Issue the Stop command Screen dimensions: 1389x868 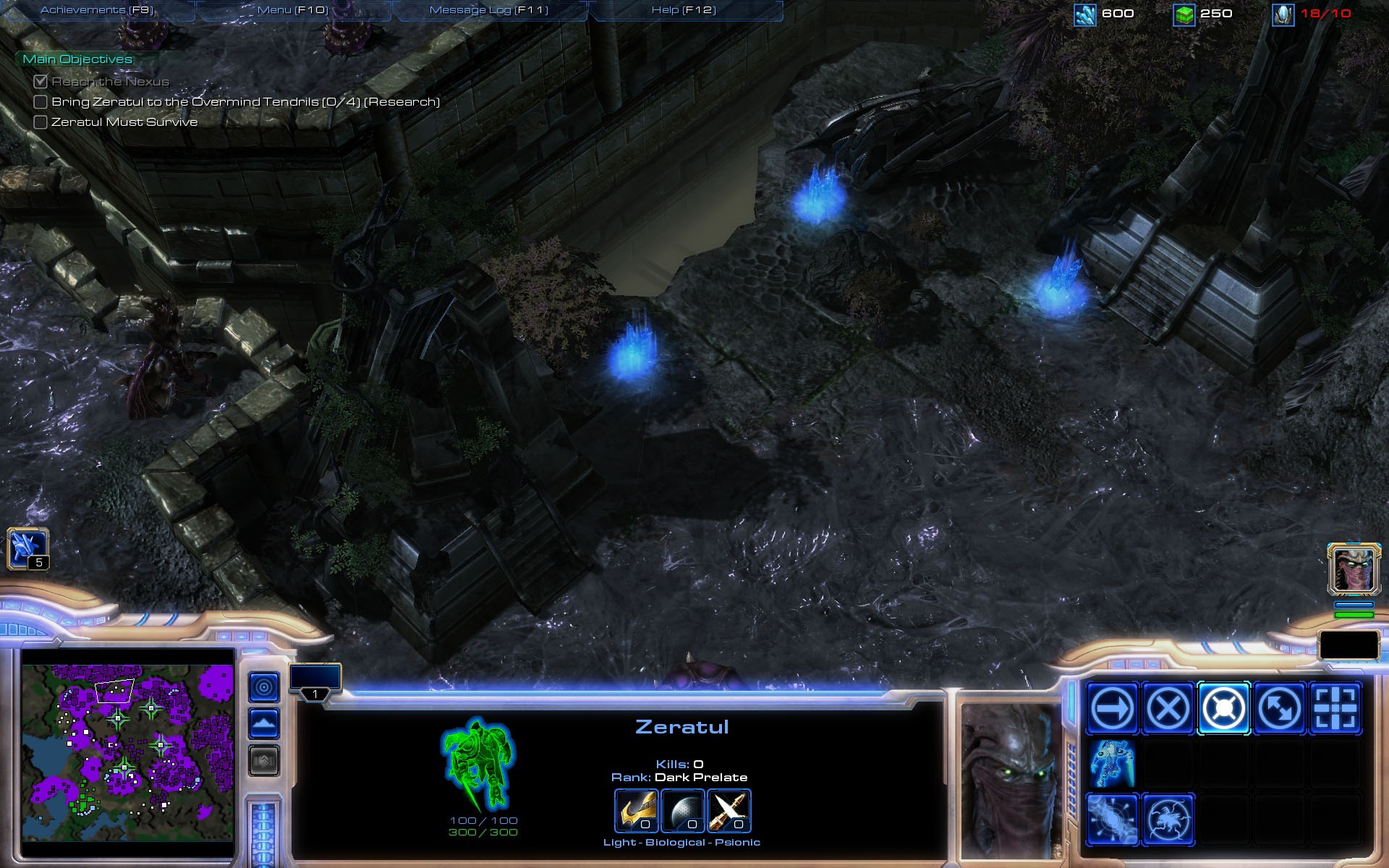pos(1168,708)
